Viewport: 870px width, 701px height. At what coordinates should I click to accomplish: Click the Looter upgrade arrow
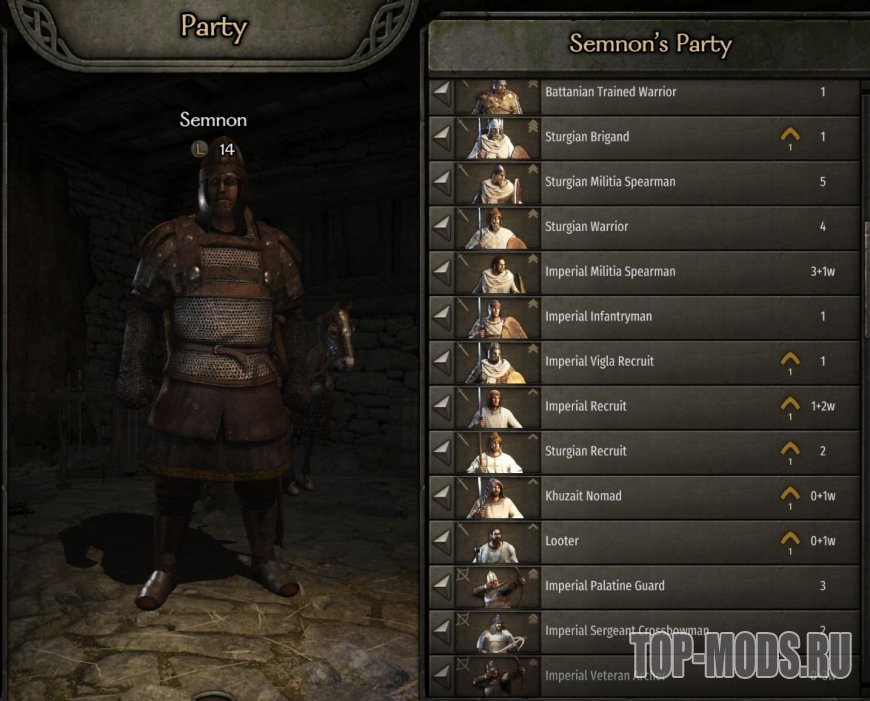click(790, 540)
